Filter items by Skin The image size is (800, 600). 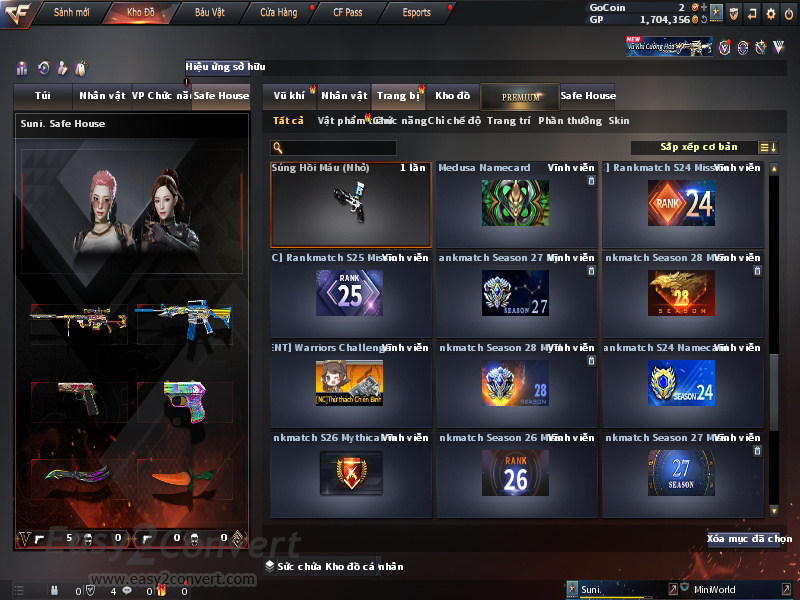(619, 120)
